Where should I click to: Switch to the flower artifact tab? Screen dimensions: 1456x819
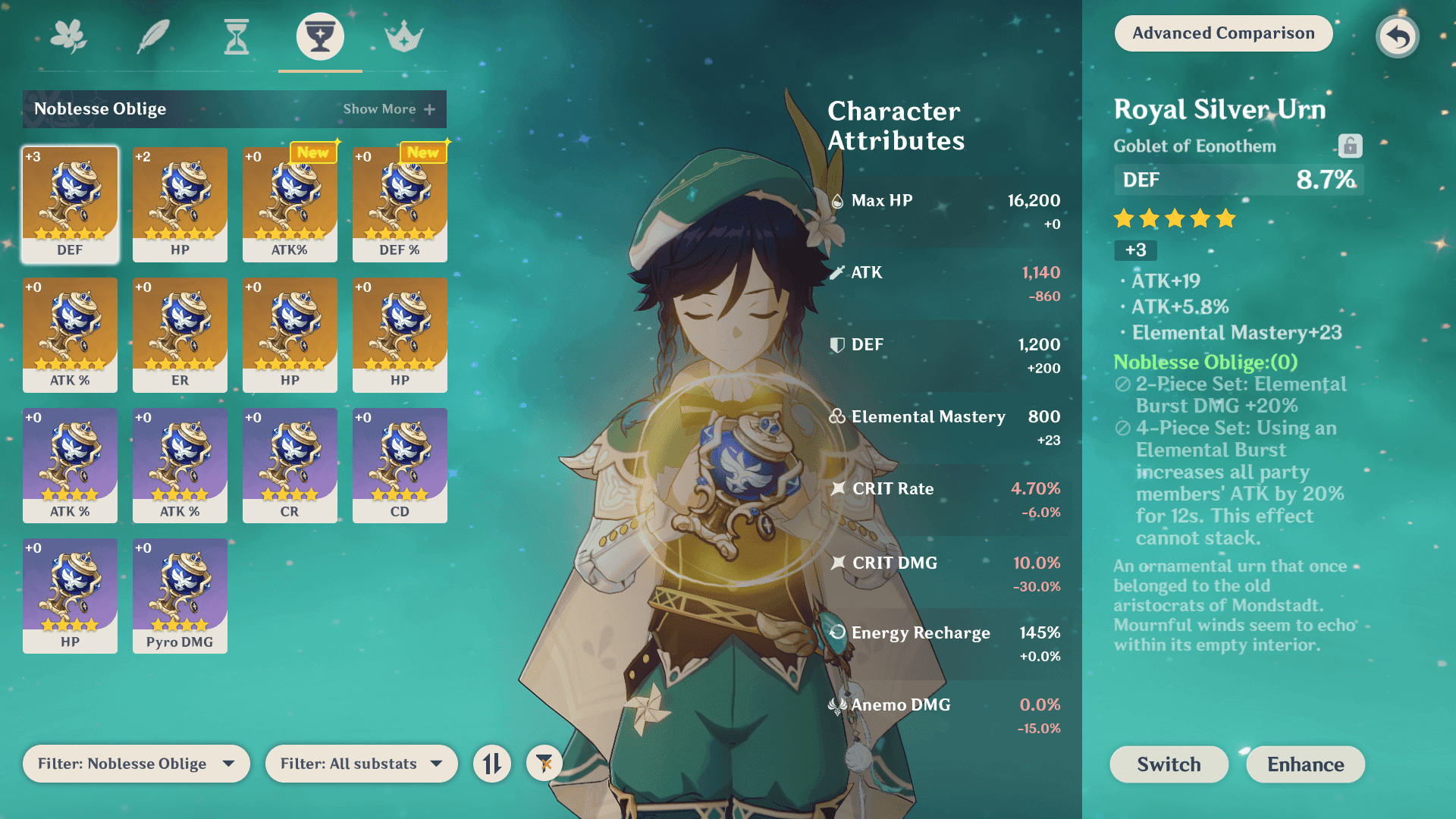(x=69, y=36)
